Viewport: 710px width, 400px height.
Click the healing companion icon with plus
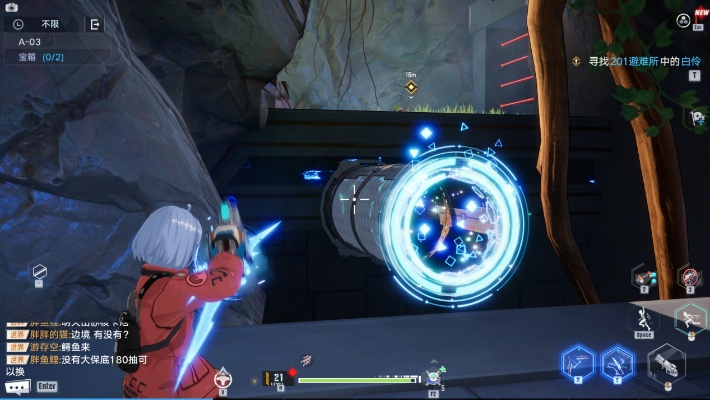tap(433, 377)
